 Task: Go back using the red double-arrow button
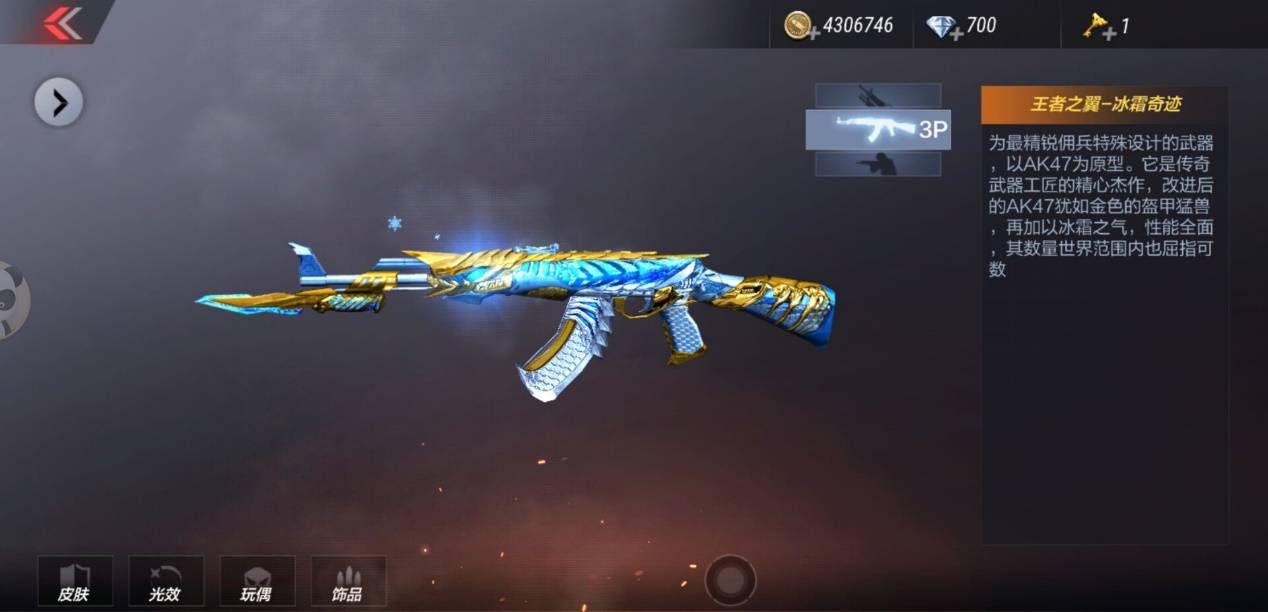pyautogui.click(x=62, y=22)
